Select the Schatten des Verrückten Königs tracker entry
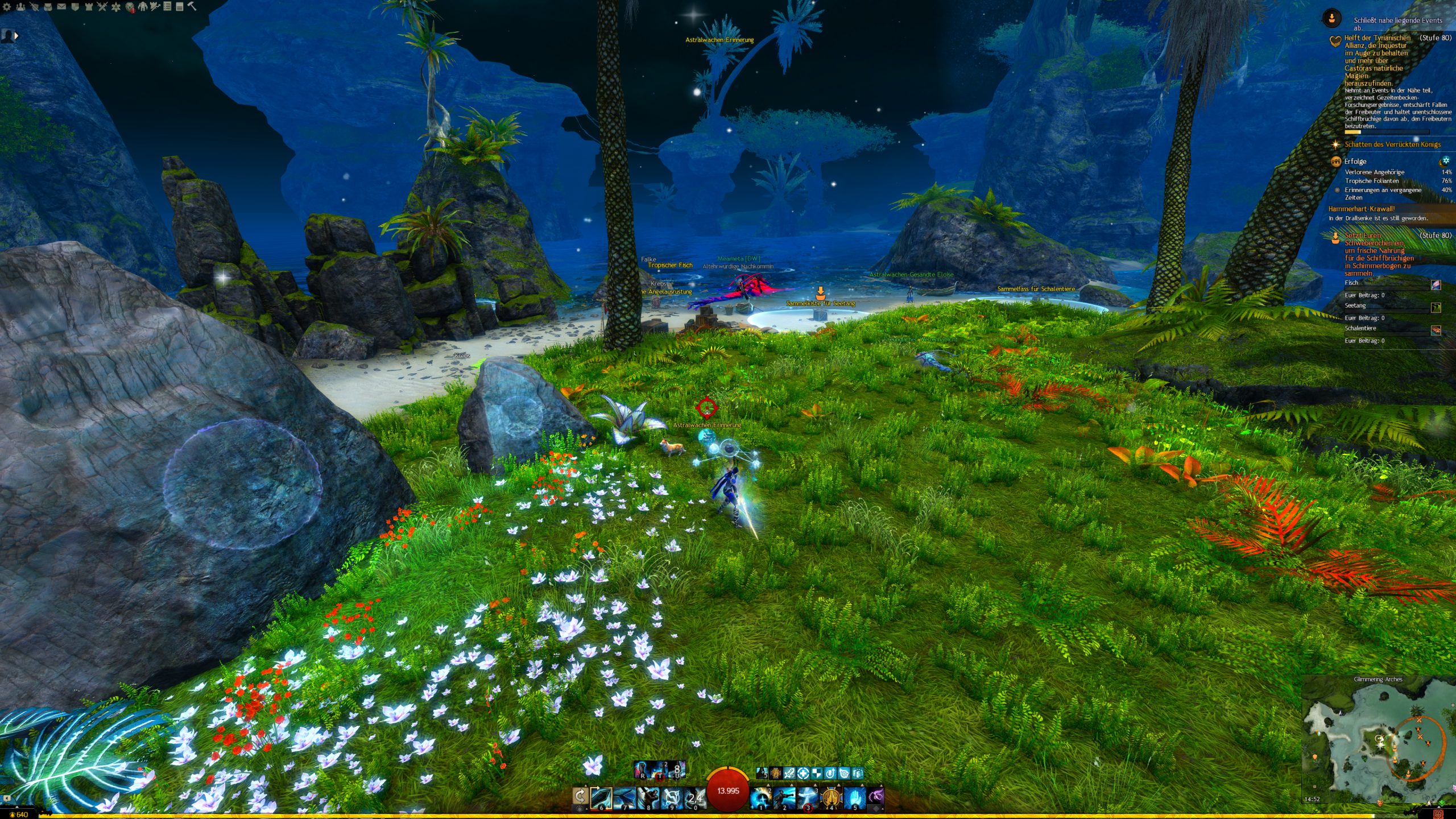 pos(1392,144)
